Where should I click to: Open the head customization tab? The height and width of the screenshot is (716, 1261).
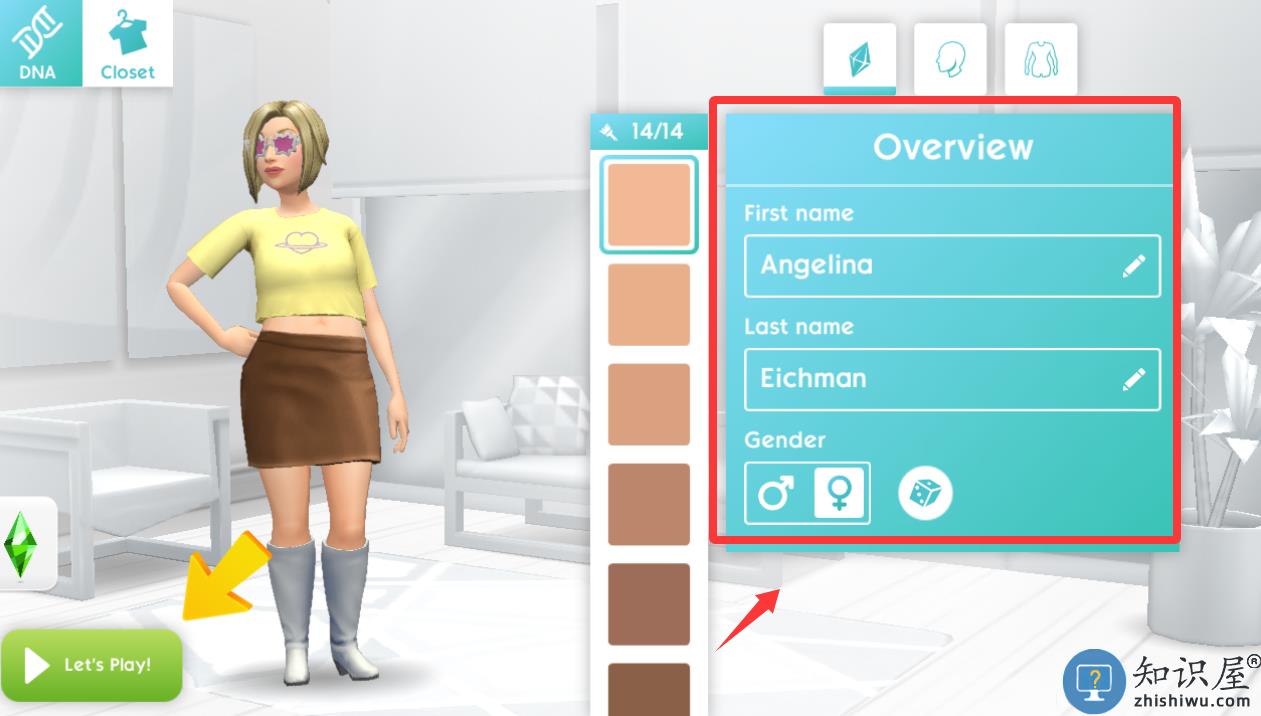pos(950,60)
